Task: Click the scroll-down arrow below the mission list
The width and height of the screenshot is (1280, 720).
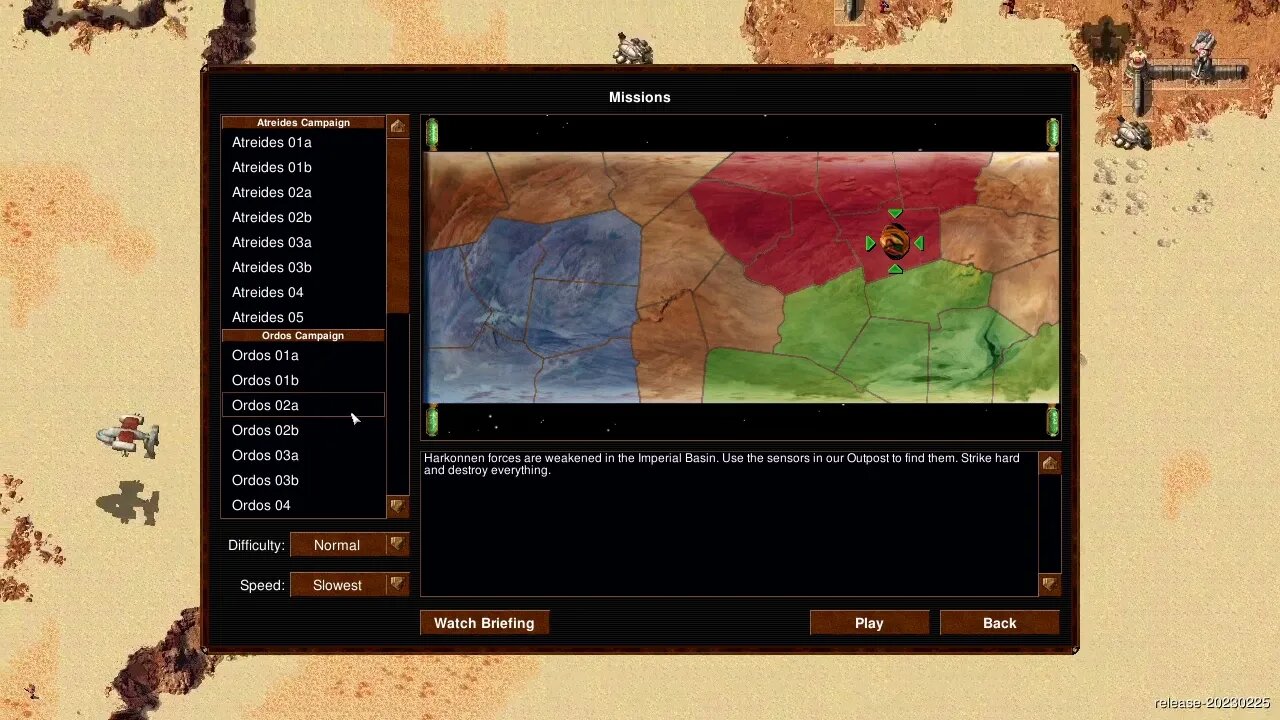Action: point(397,507)
